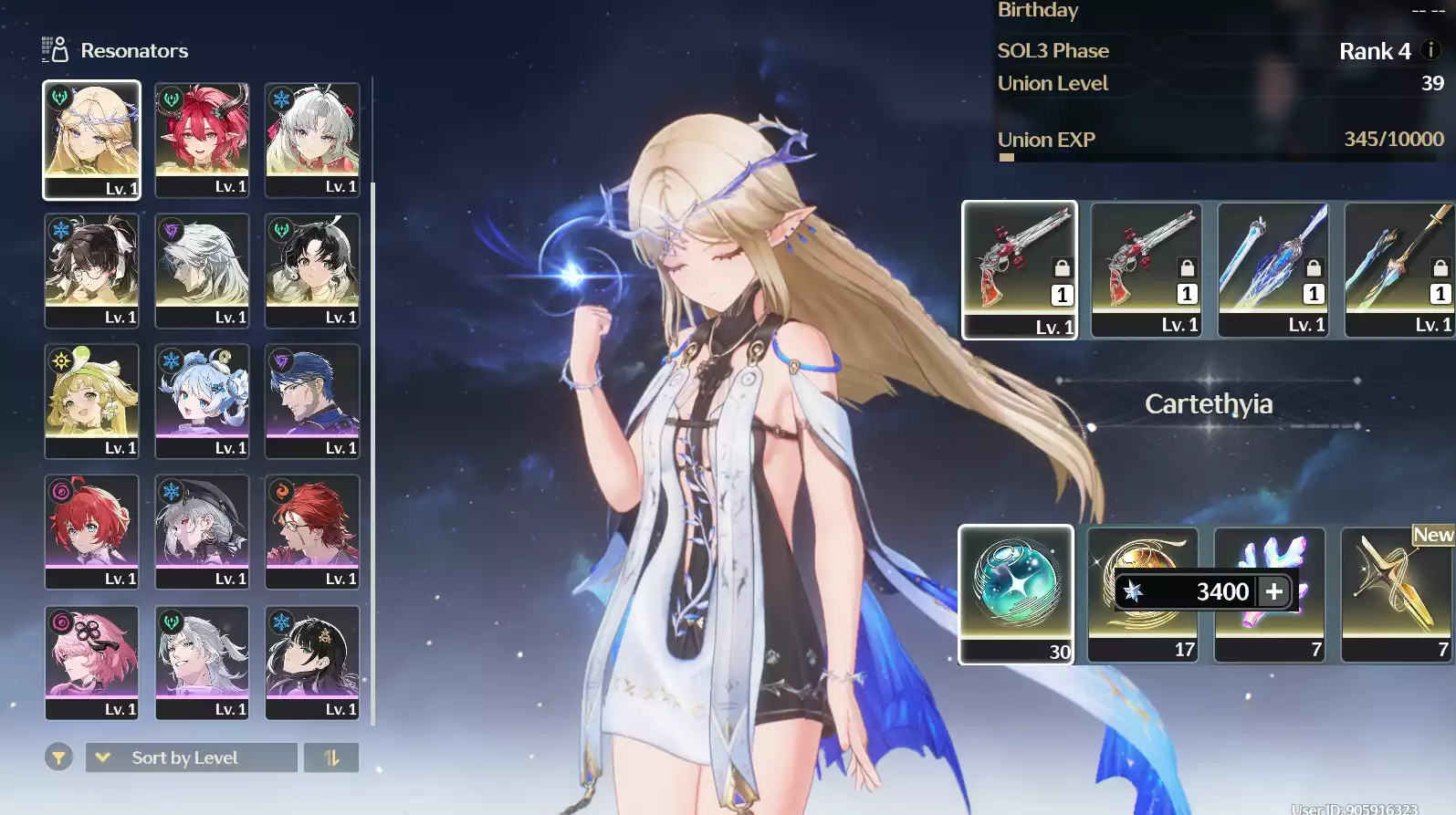This screenshot has width=1456, height=815.
Task: Pick the green-hat blonde resonator portrait
Action: pyautogui.click(x=91, y=400)
